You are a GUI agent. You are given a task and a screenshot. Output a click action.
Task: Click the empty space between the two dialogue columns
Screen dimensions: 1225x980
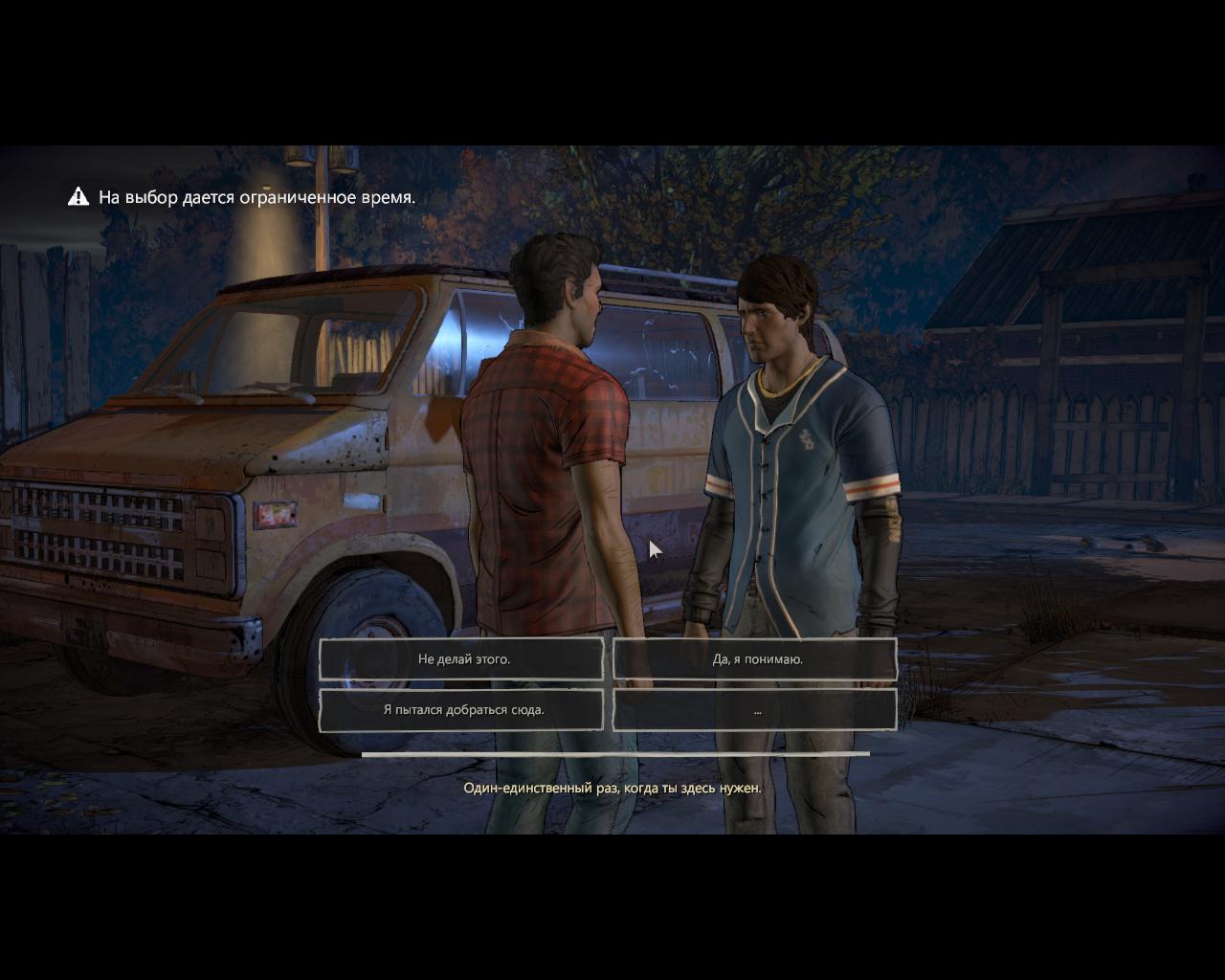pyautogui.click(x=610, y=684)
